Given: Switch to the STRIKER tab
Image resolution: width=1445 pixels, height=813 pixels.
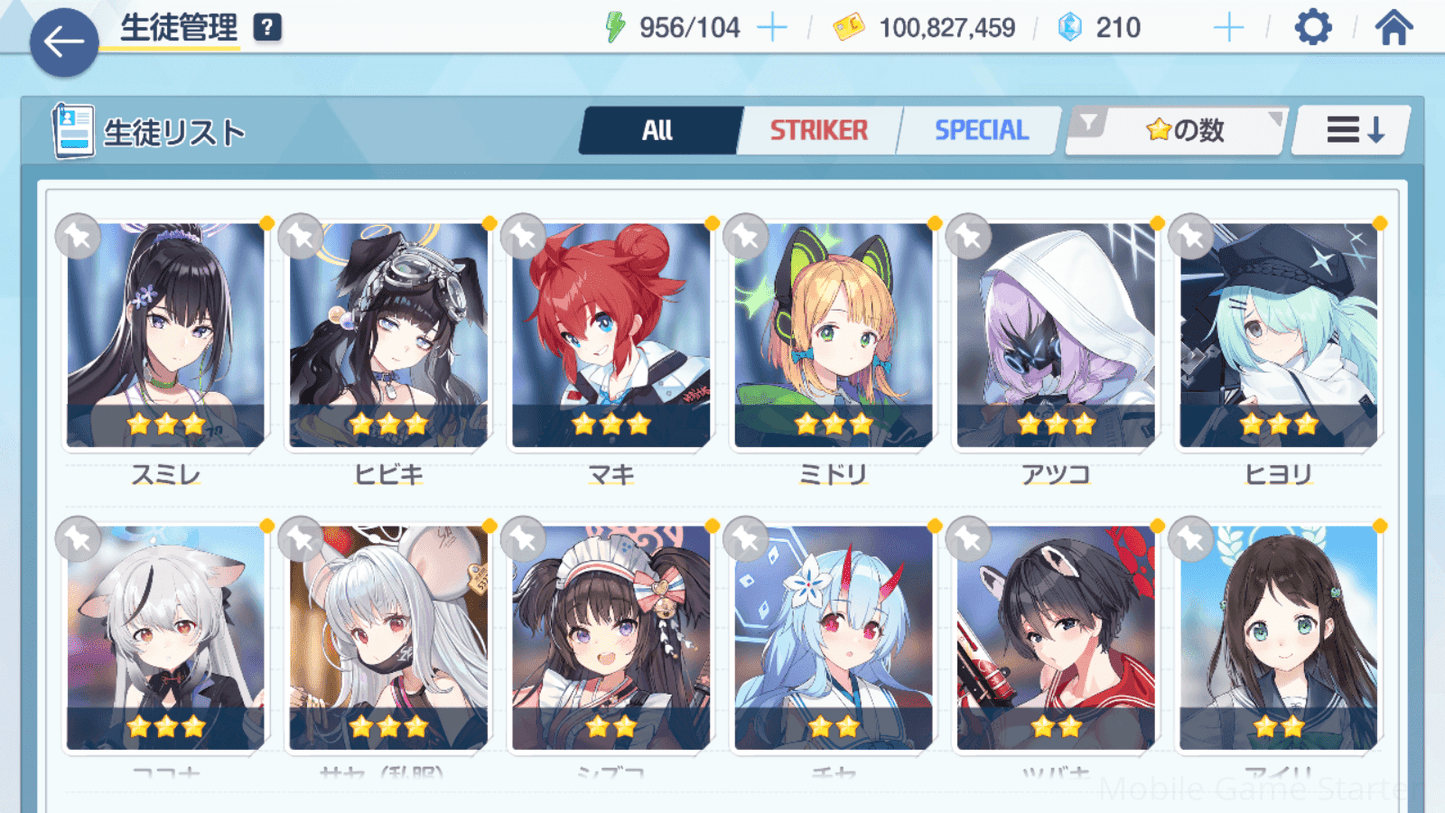Looking at the screenshot, I should coord(818,130).
